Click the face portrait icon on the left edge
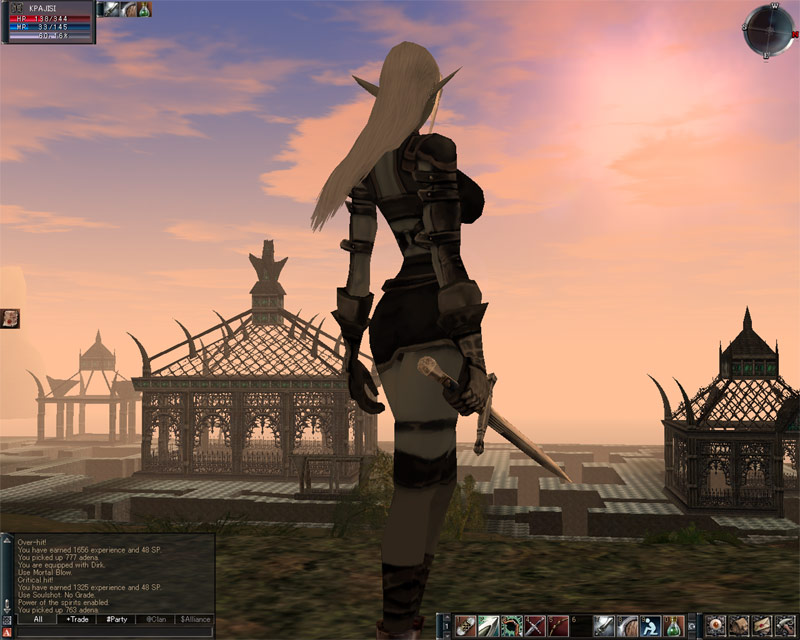800x640 pixels. 10,318
